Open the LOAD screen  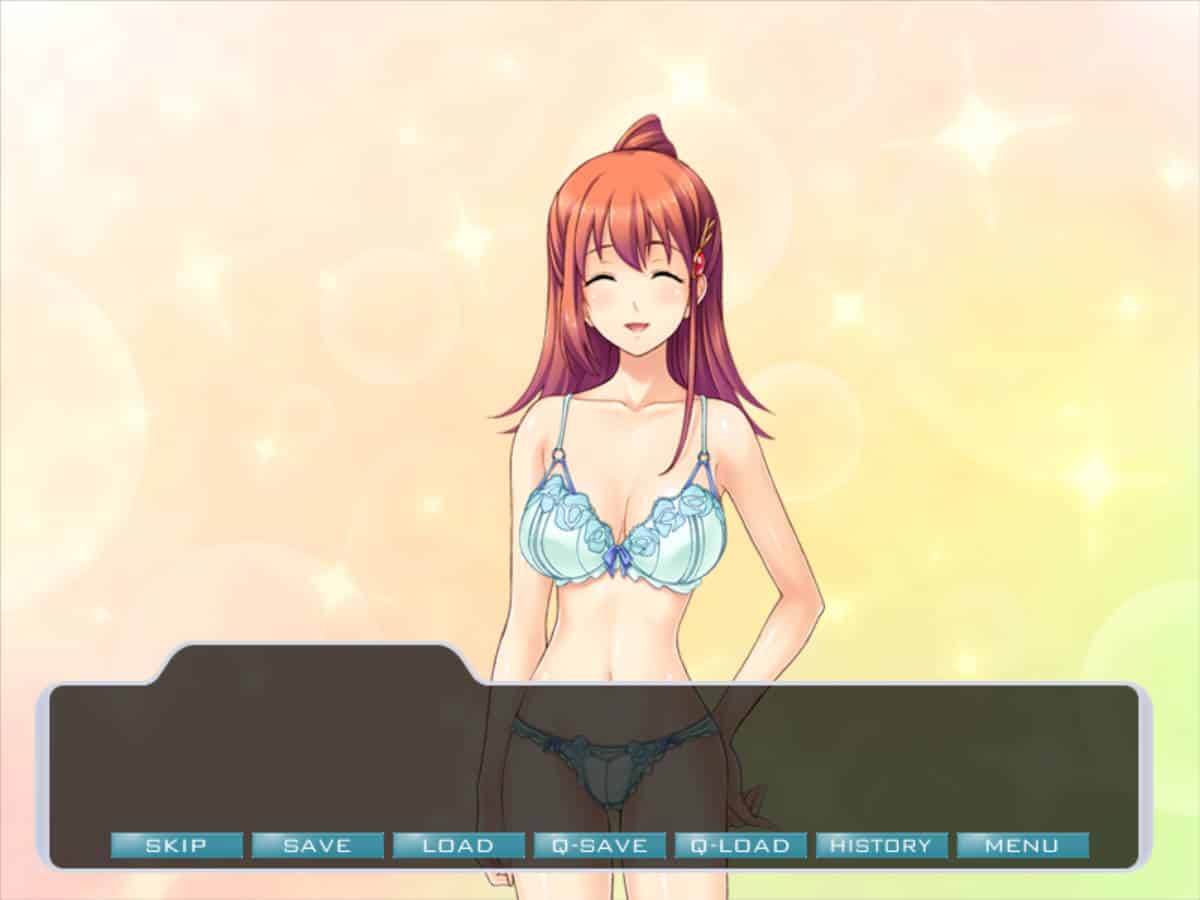click(458, 845)
